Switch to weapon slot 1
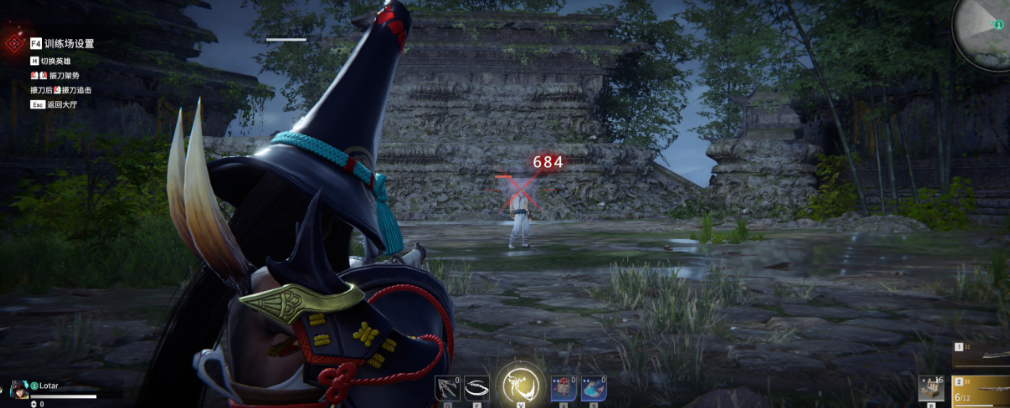Image resolution: width=1010 pixels, height=408 pixels. [982, 354]
